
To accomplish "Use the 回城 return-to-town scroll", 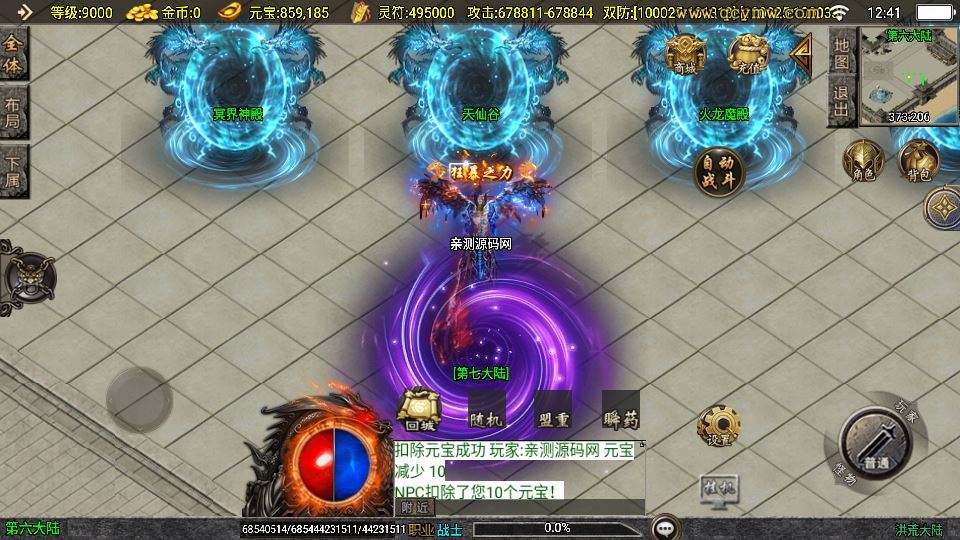I will click(x=417, y=410).
